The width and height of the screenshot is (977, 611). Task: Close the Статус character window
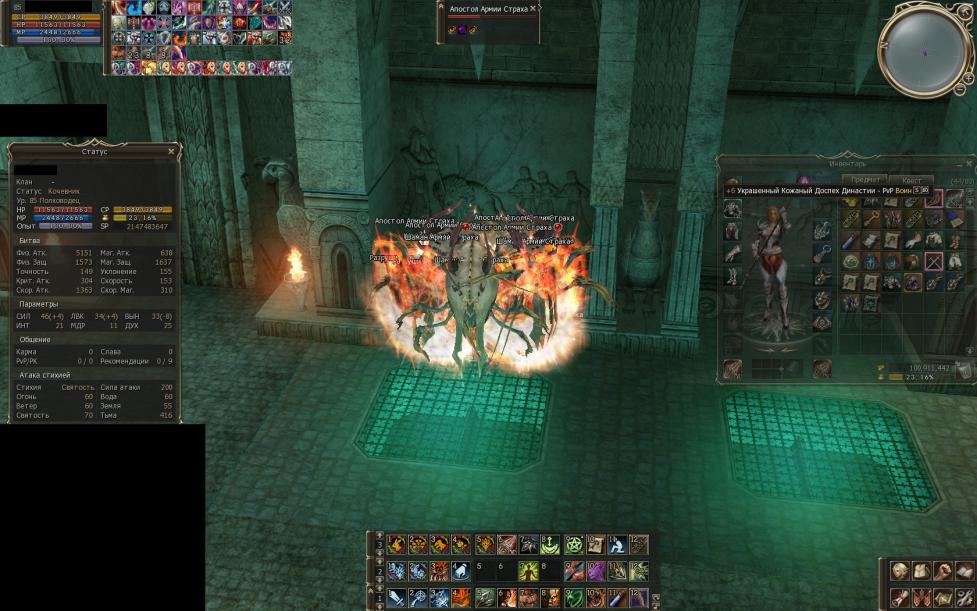pos(172,151)
